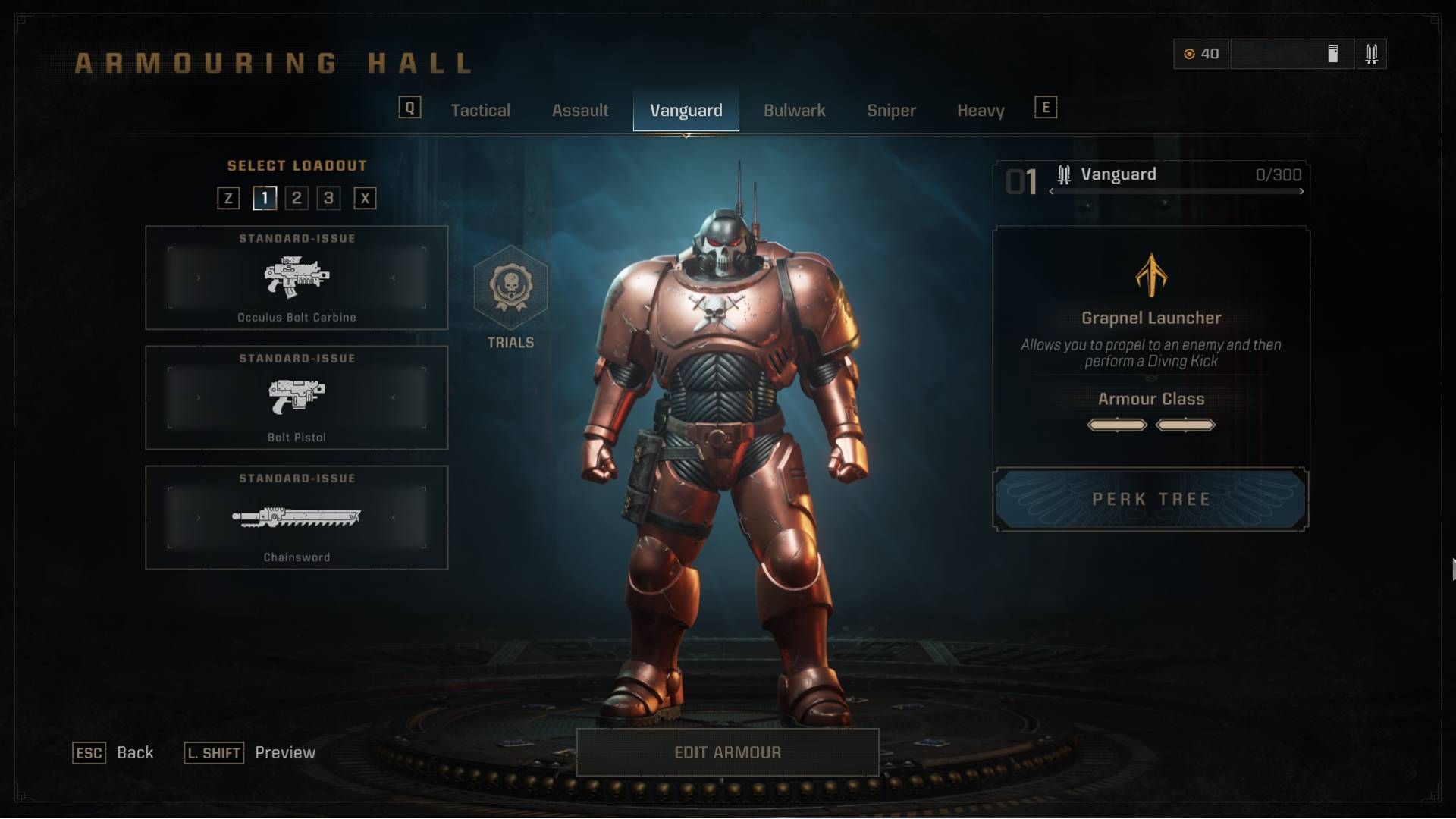This screenshot has height=819, width=1456.
Task: Choose the Chainsword melee slot
Action: pos(297,518)
